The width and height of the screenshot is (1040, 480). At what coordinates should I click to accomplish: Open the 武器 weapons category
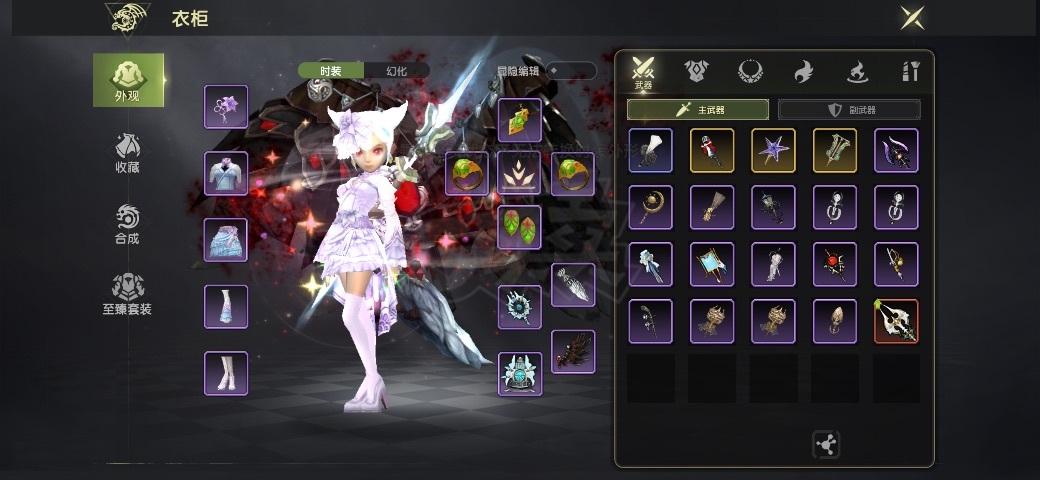tap(643, 73)
